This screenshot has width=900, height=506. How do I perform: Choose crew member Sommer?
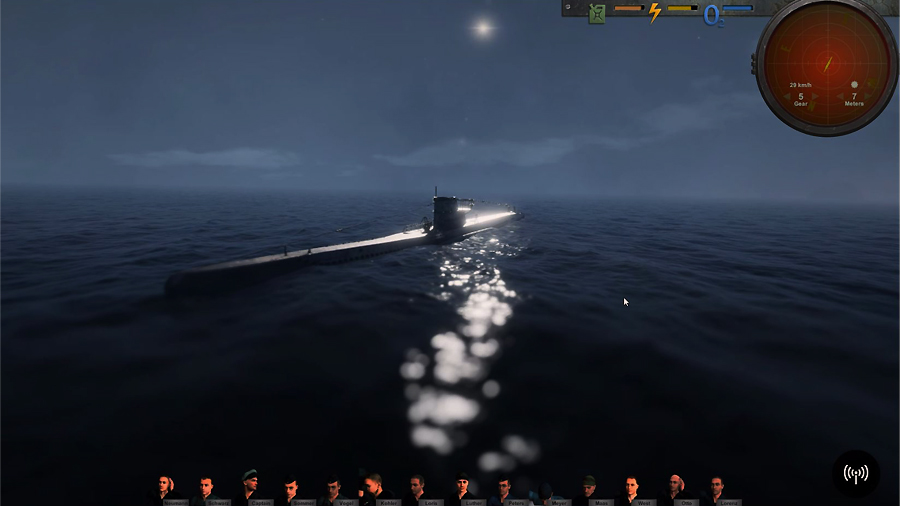290,488
